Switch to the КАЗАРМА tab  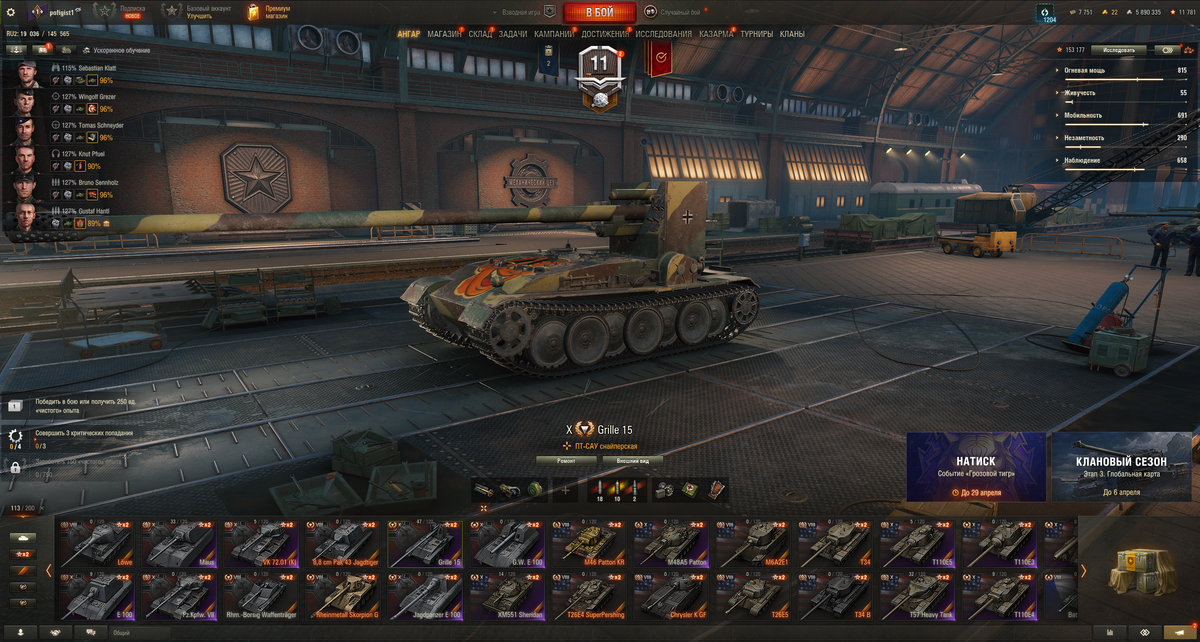click(x=716, y=34)
